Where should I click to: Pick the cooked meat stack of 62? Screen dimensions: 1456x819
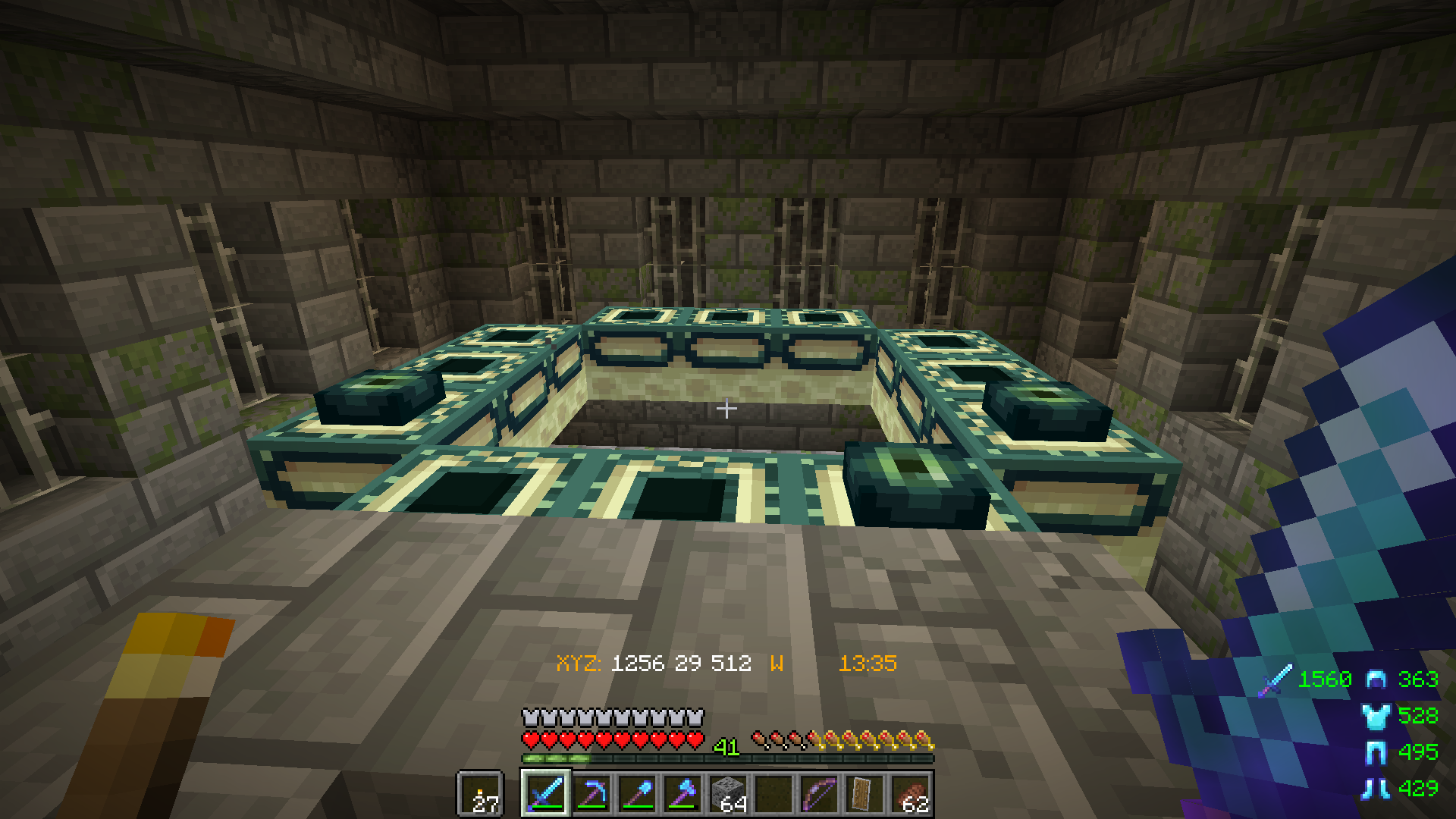pyautogui.click(x=910, y=793)
